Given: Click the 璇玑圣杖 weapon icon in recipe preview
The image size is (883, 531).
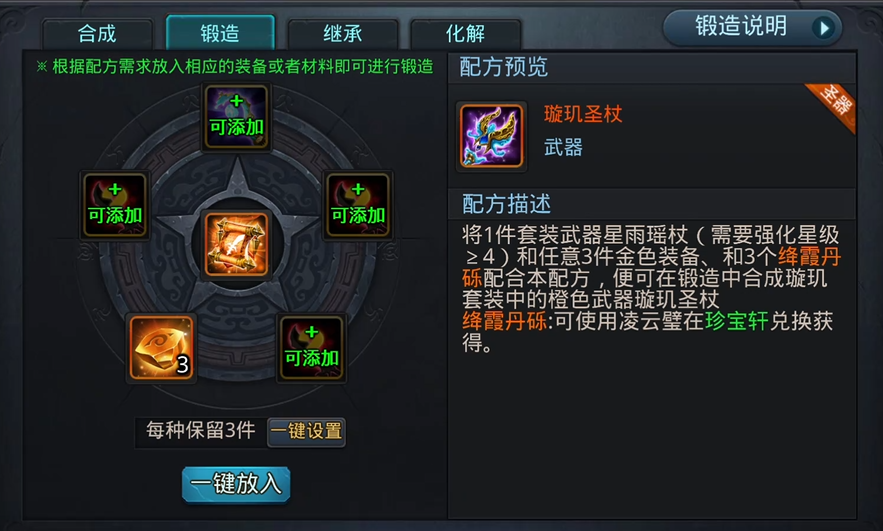Looking at the screenshot, I should 492,134.
